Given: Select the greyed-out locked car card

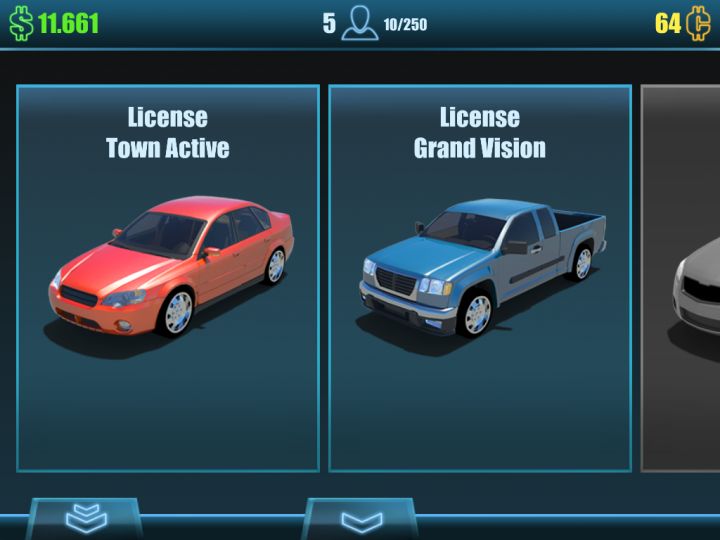Looking at the screenshot, I should (x=682, y=278).
